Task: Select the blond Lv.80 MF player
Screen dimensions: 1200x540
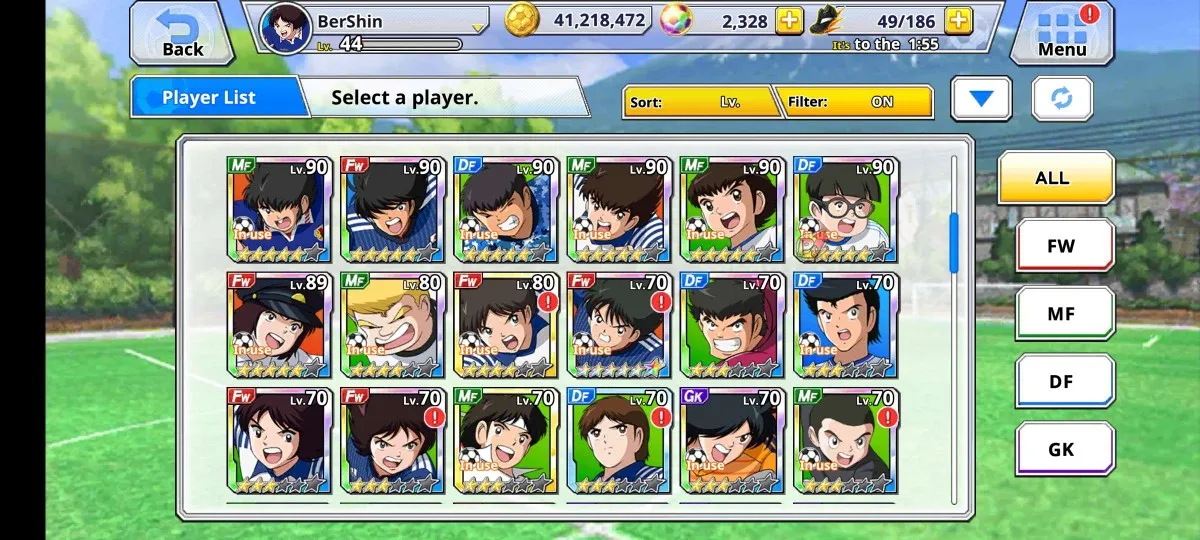Action: [x=391, y=325]
